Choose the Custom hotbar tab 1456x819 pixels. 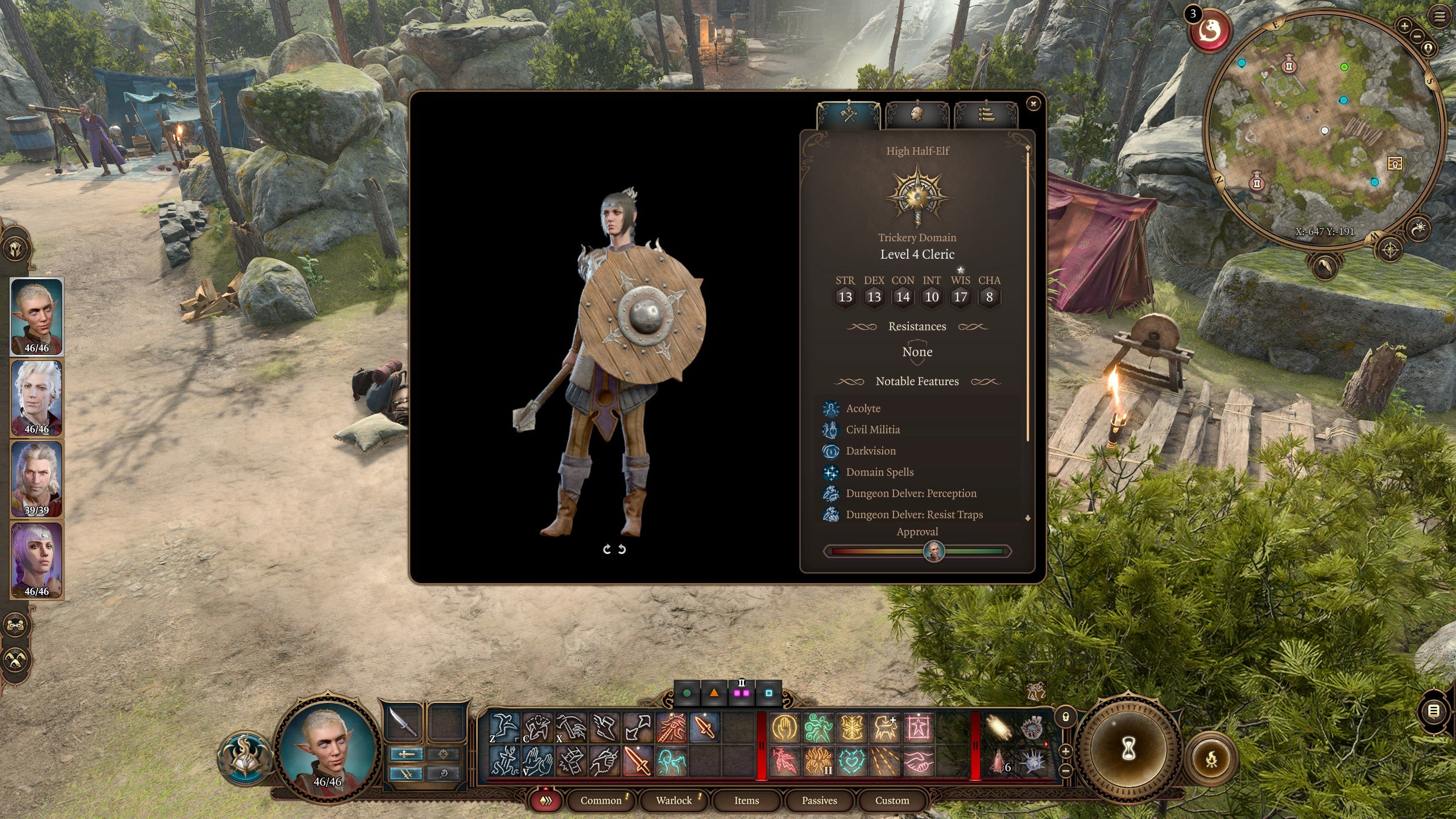(892, 800)
